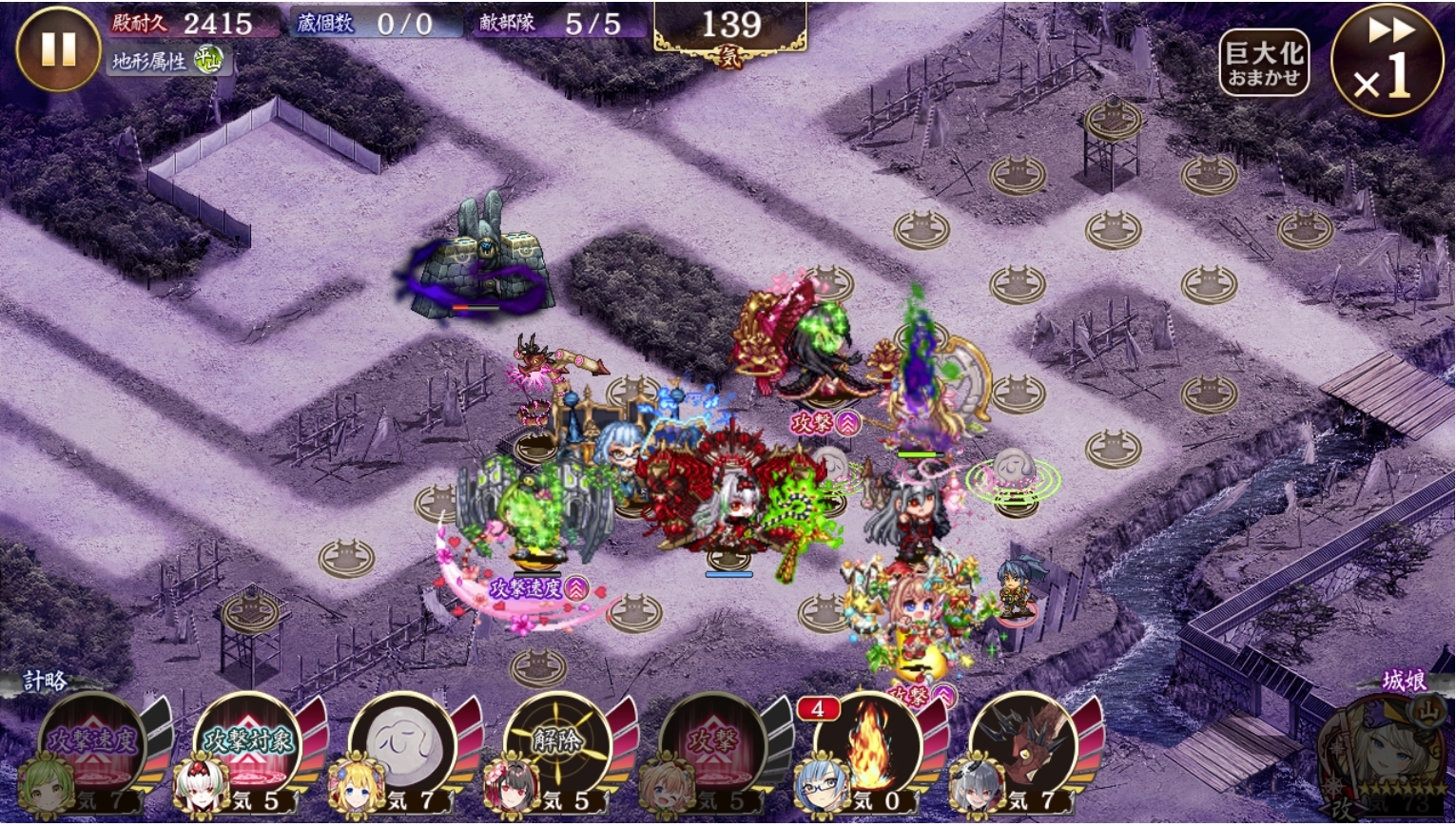Pause the battle with the pause button

point(58,49)
